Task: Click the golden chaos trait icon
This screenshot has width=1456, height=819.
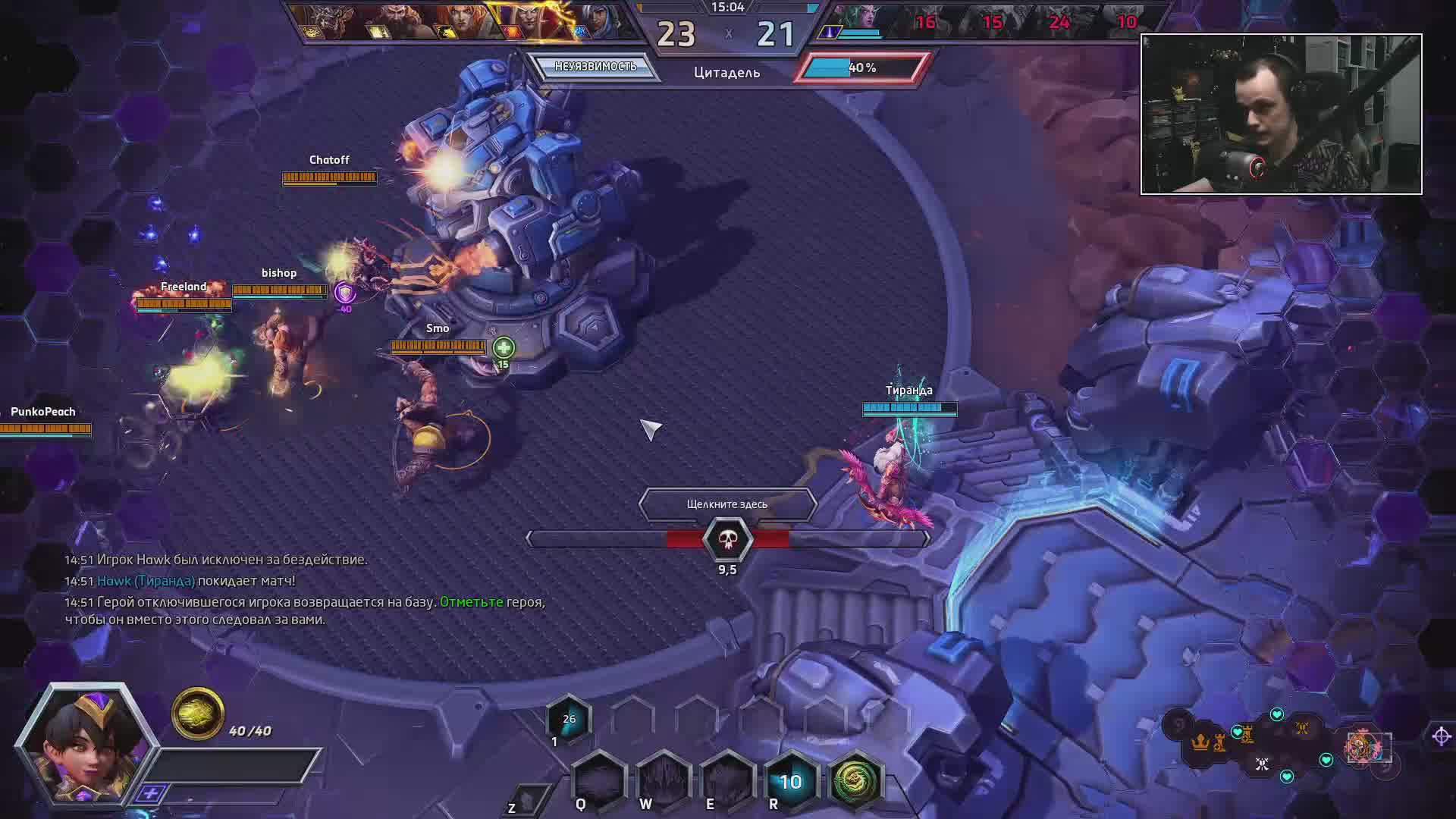Action: click(x=197, y=714)
